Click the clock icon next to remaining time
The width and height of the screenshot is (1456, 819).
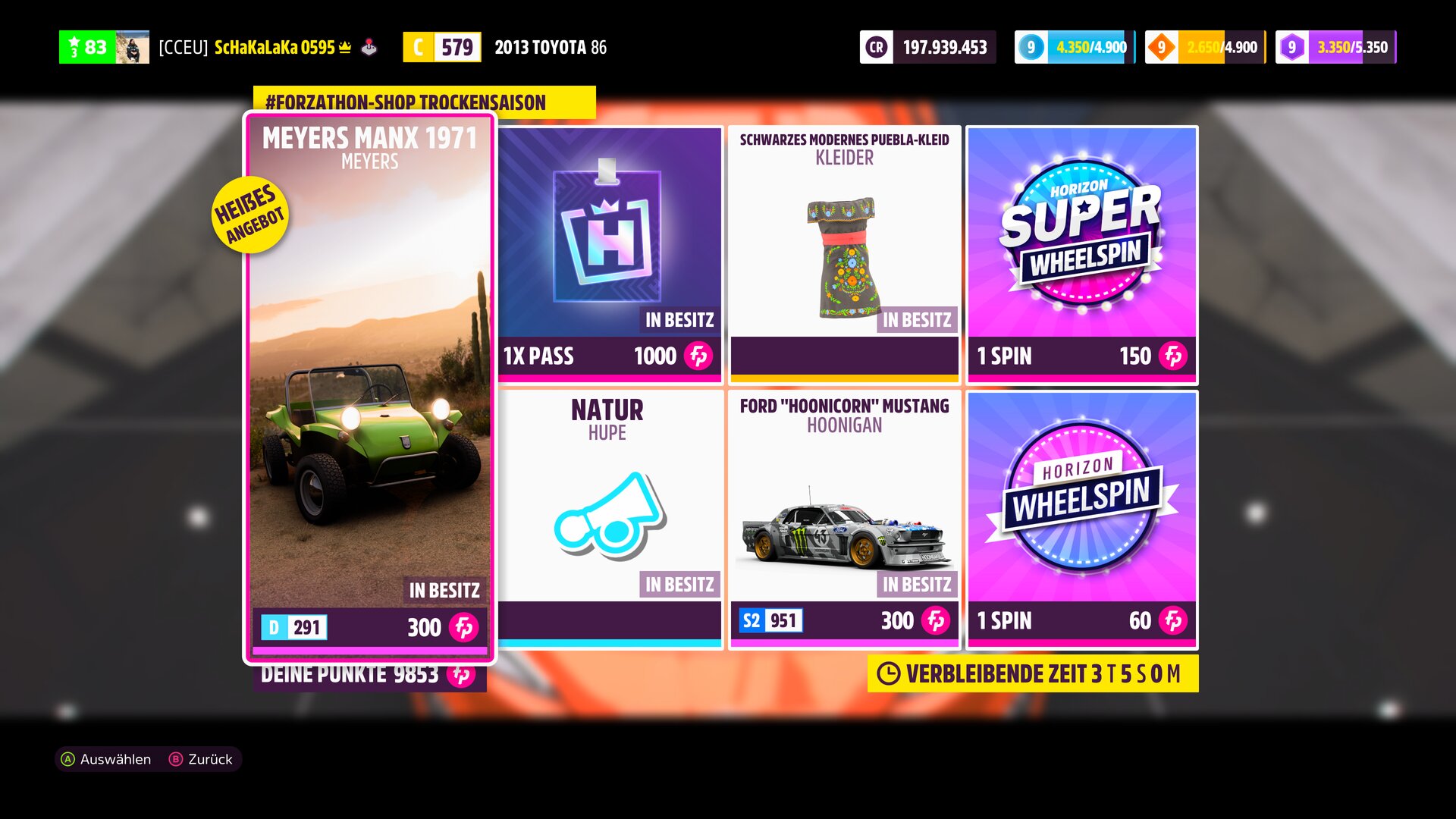tap(887, 672)
